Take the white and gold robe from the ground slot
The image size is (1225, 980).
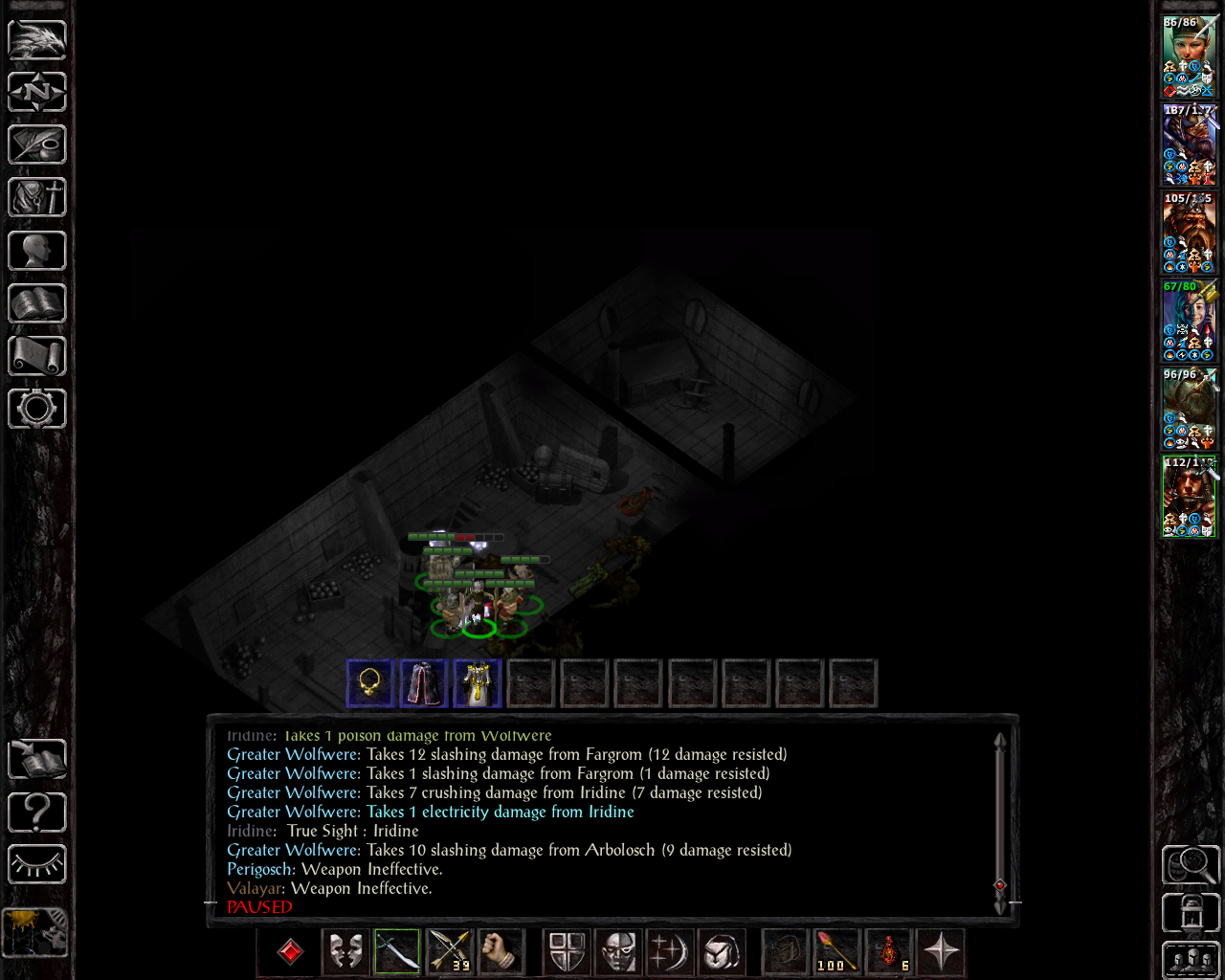[x=477, y=683]
